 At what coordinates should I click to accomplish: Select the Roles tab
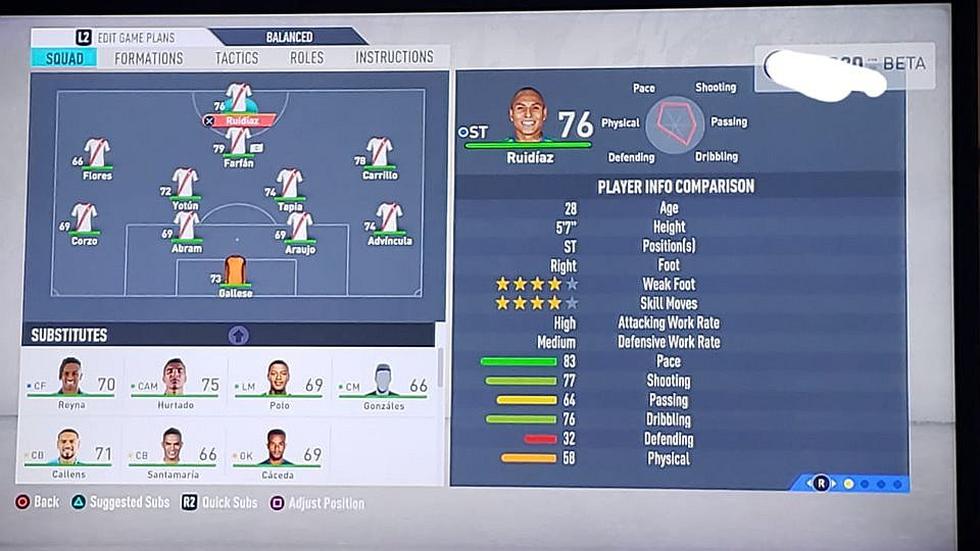coord(306,58)
